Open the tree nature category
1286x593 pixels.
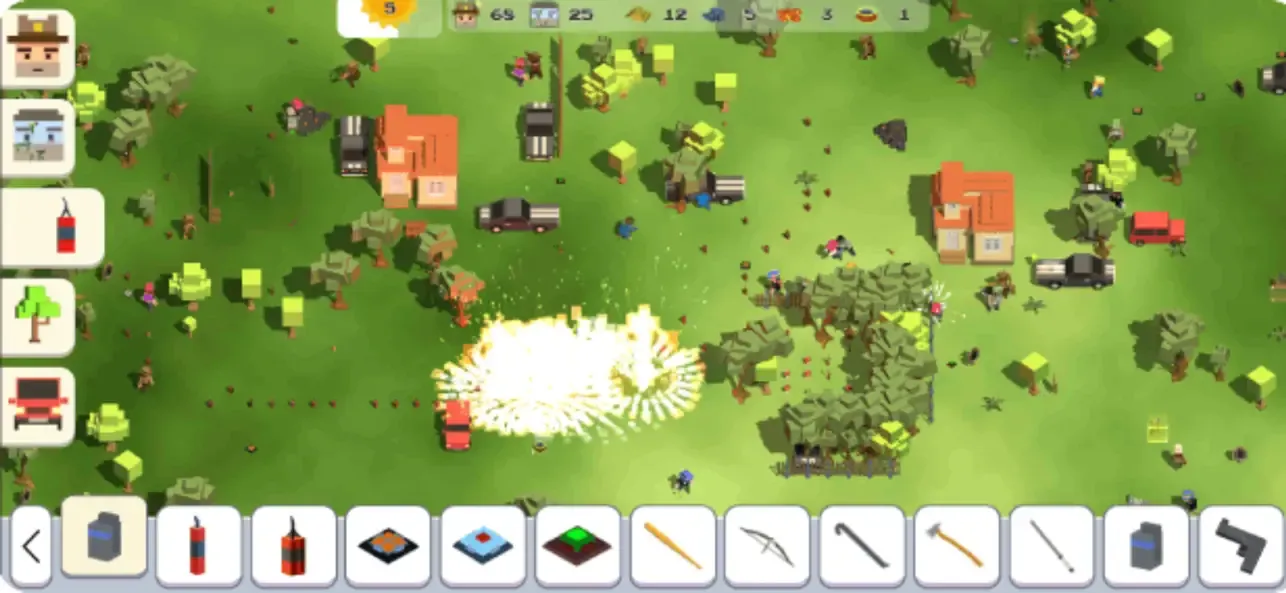pos(38,317)
